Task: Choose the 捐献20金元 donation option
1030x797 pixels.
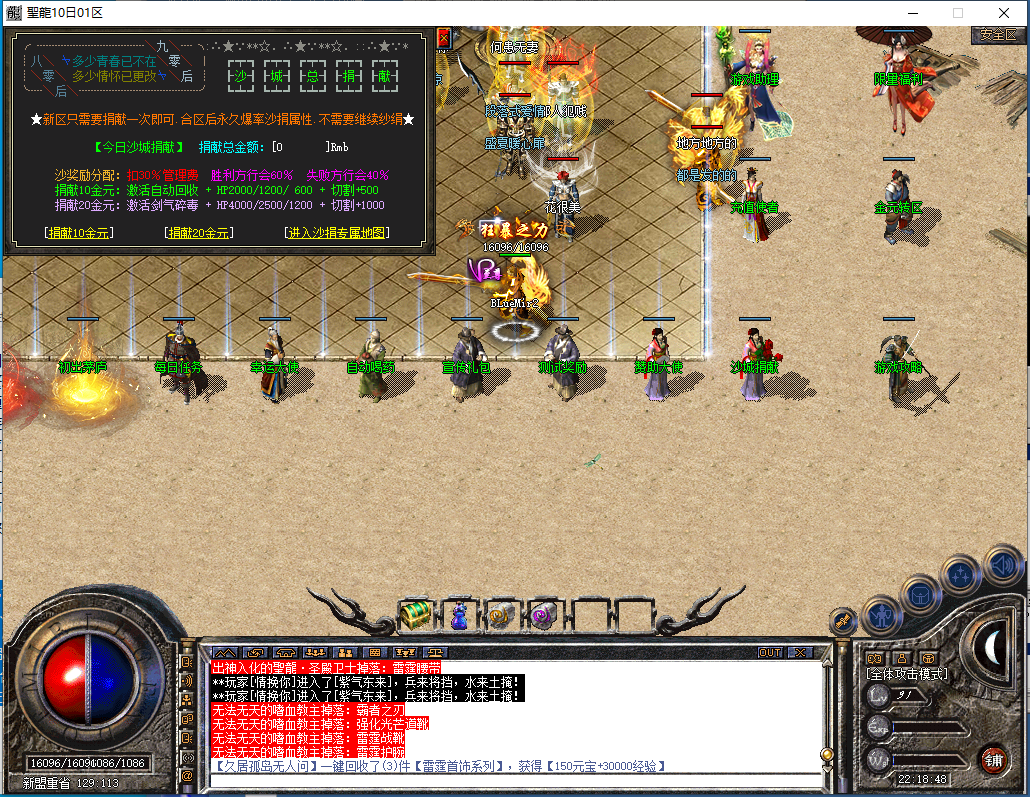Action: 198,233
